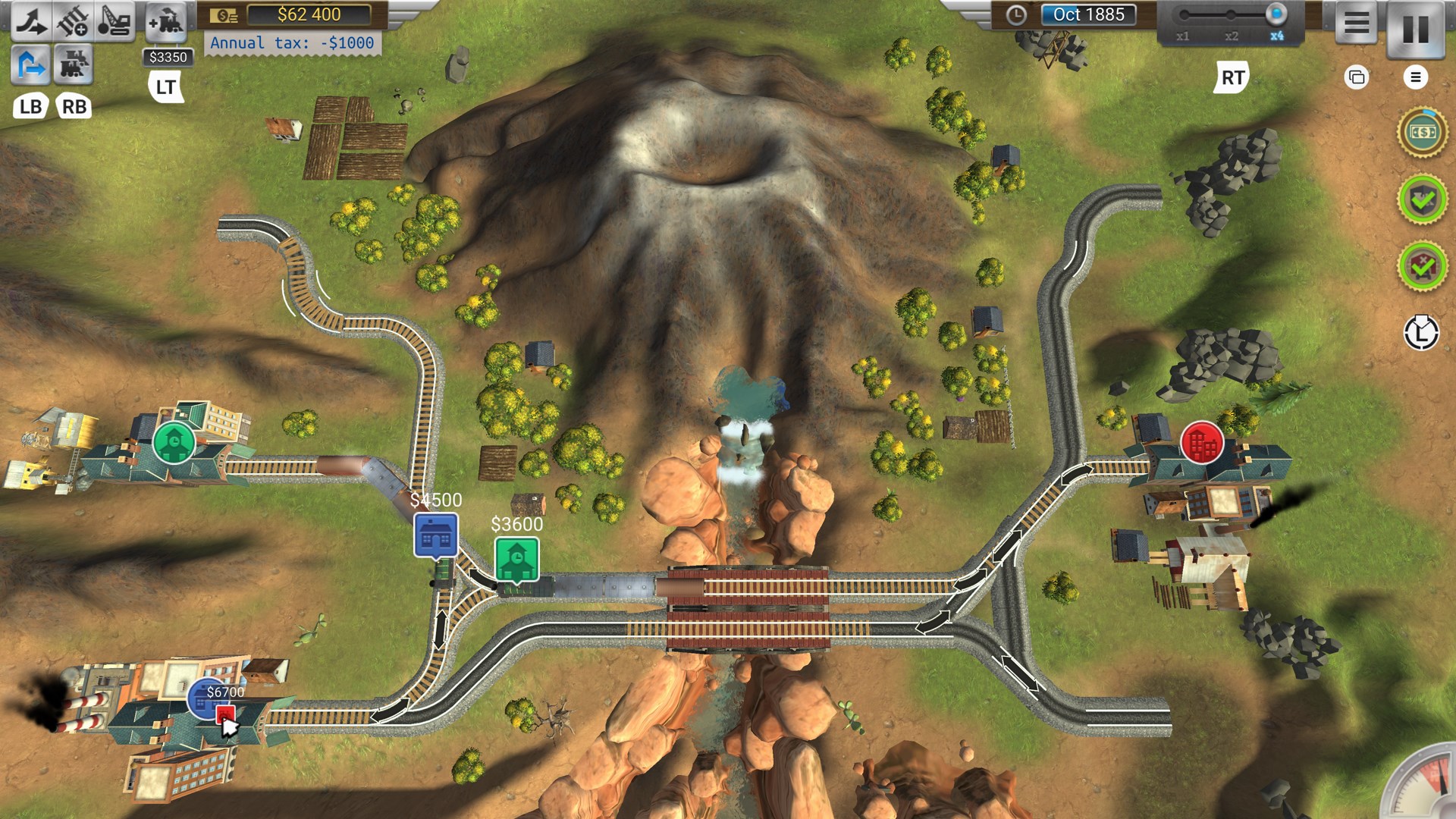
Task: Click the money medal badge on the right
Action: point(1424,135)
